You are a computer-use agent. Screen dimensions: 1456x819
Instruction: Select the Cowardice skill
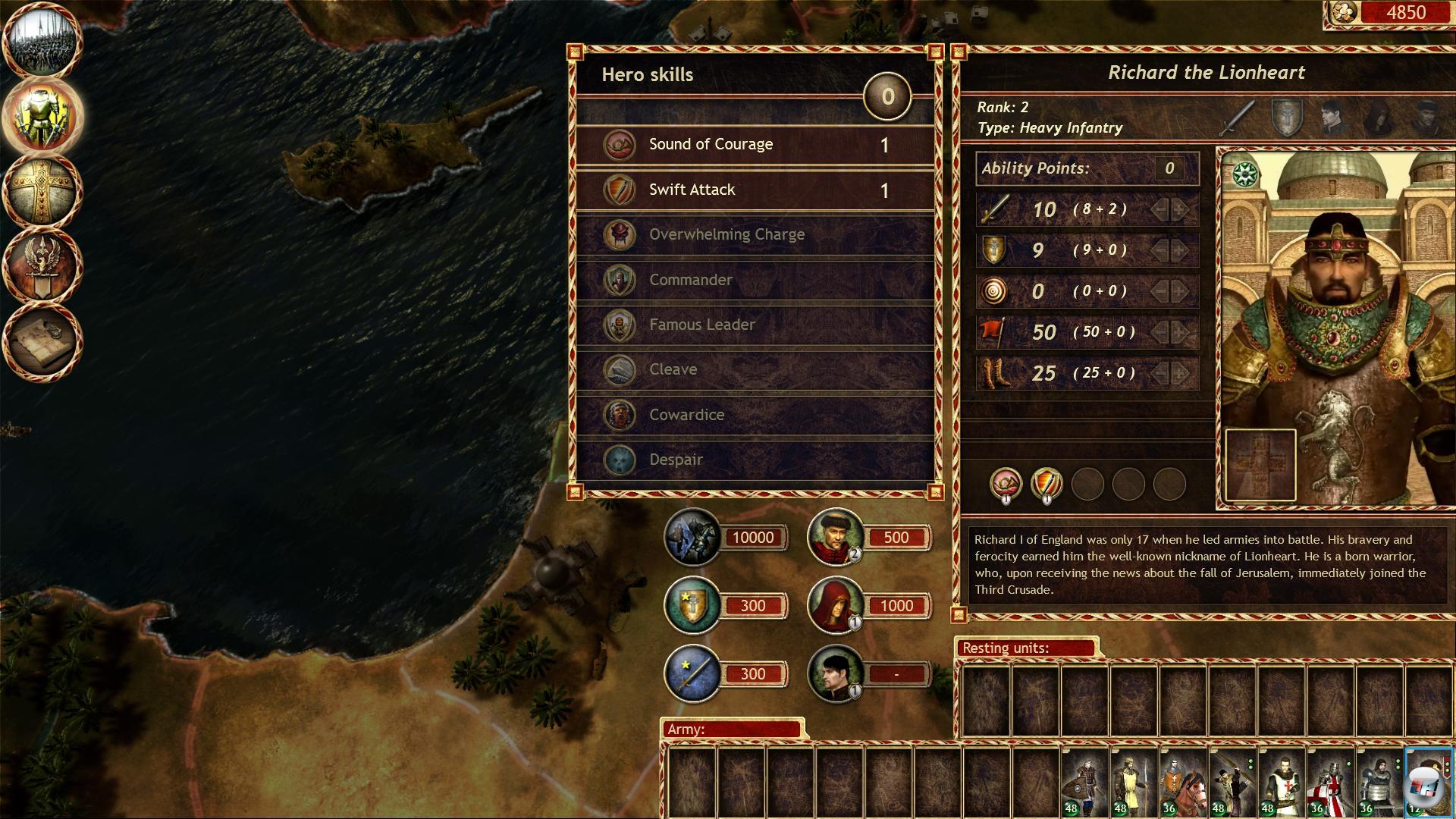coord(755,415)
